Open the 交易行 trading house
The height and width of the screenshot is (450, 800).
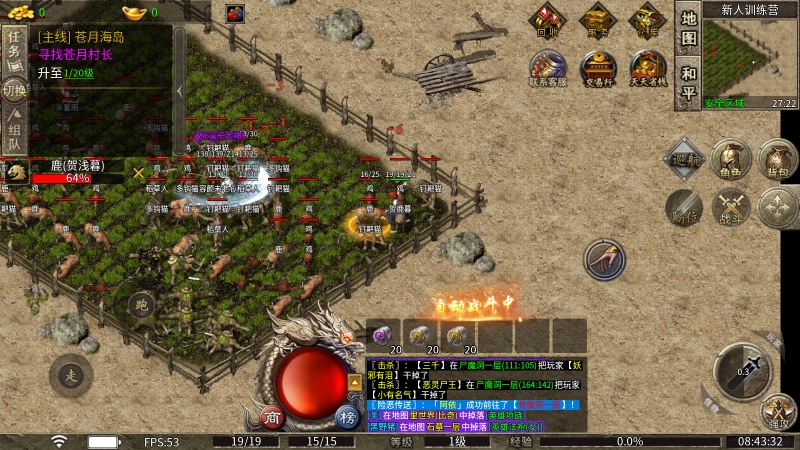[598, 69]
